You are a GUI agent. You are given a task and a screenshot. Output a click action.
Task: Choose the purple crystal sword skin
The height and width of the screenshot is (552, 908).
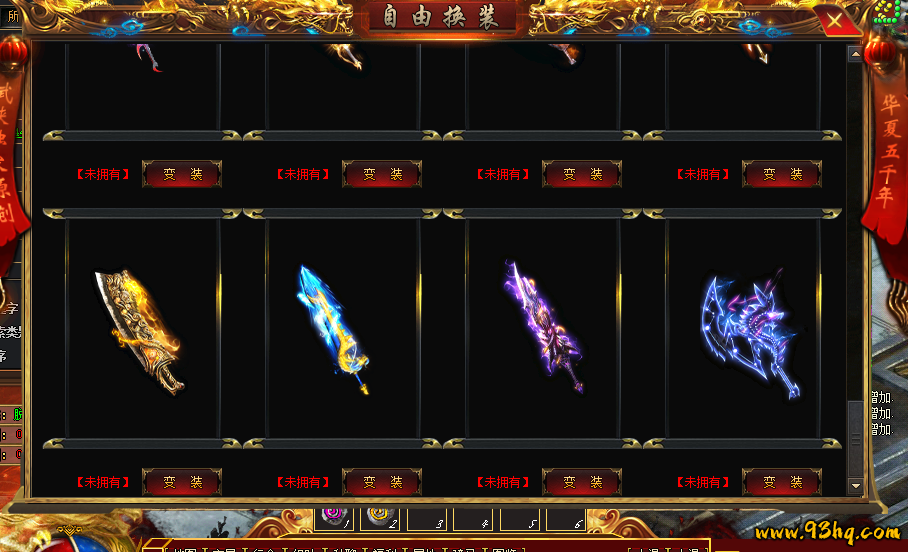pyautogui.click(x=540, y=330)
